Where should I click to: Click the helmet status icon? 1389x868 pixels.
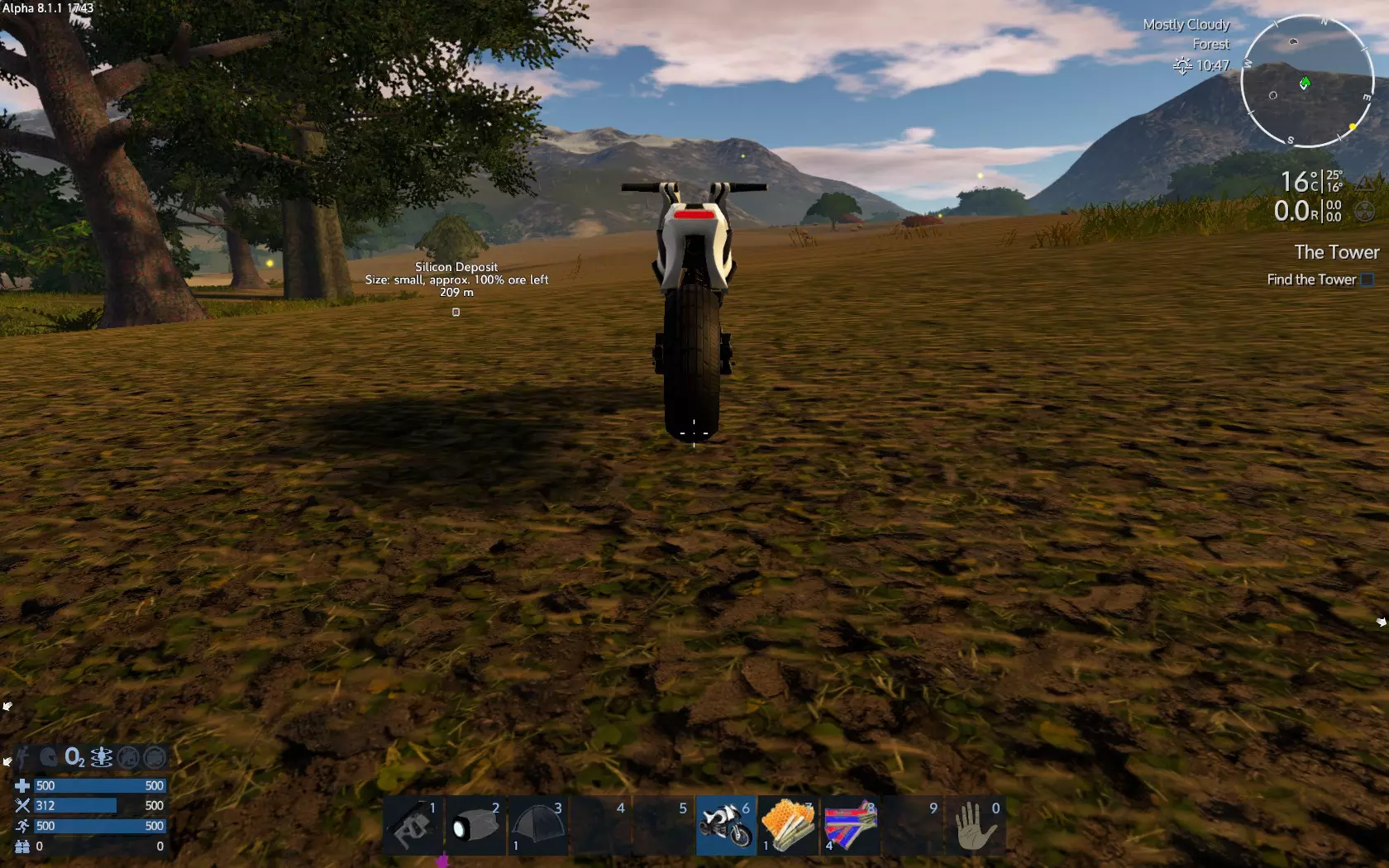coord(49,757)
